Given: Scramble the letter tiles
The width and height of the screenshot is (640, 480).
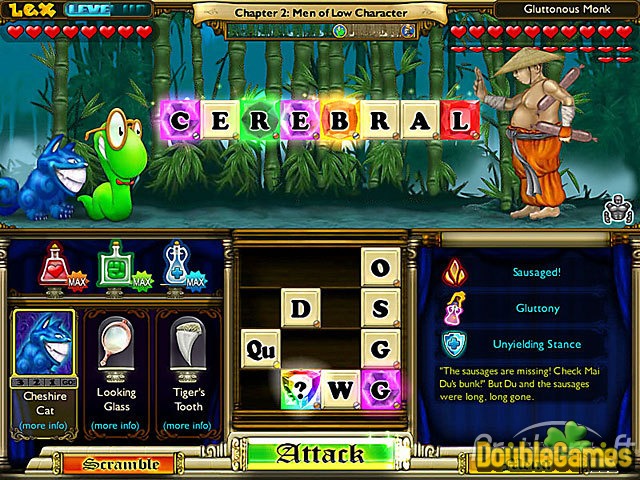Looking at the screenshot, I should [x=120, y=464].
